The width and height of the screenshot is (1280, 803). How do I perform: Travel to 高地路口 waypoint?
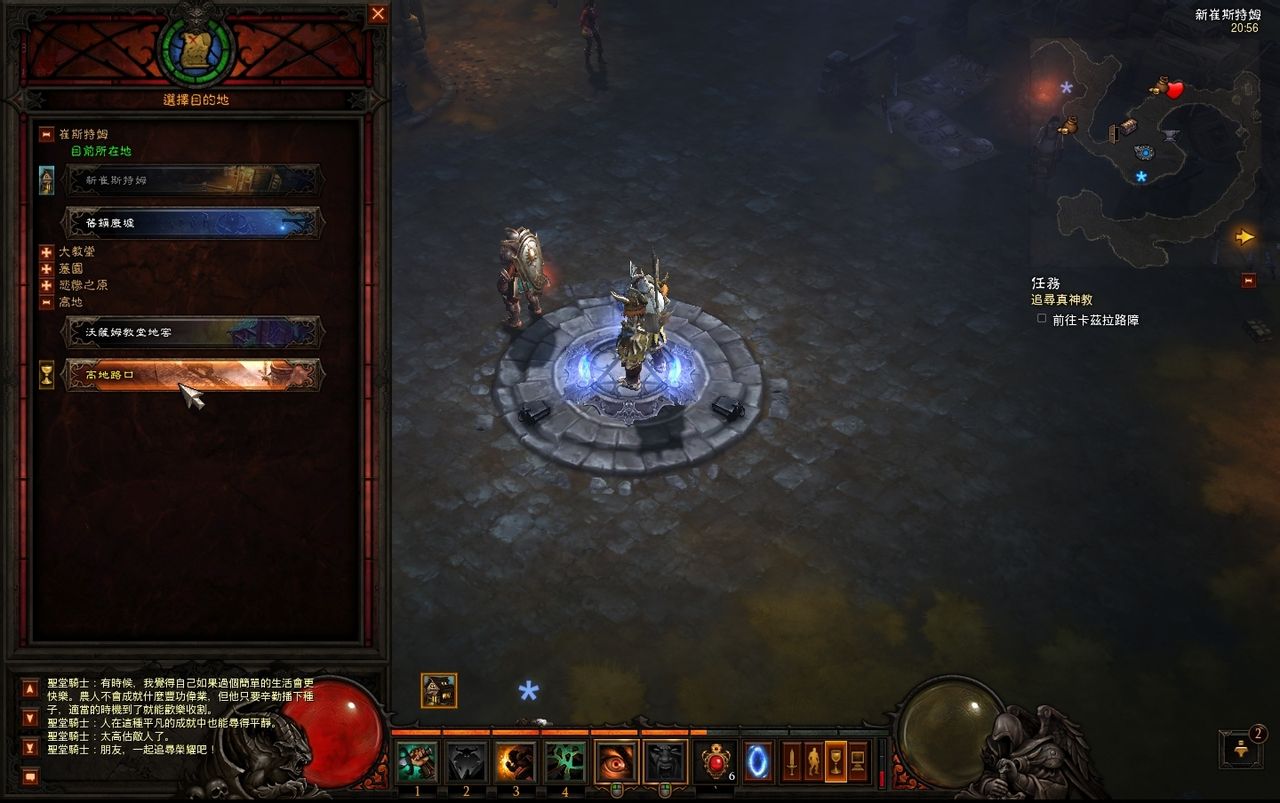[x=192, y=375]
